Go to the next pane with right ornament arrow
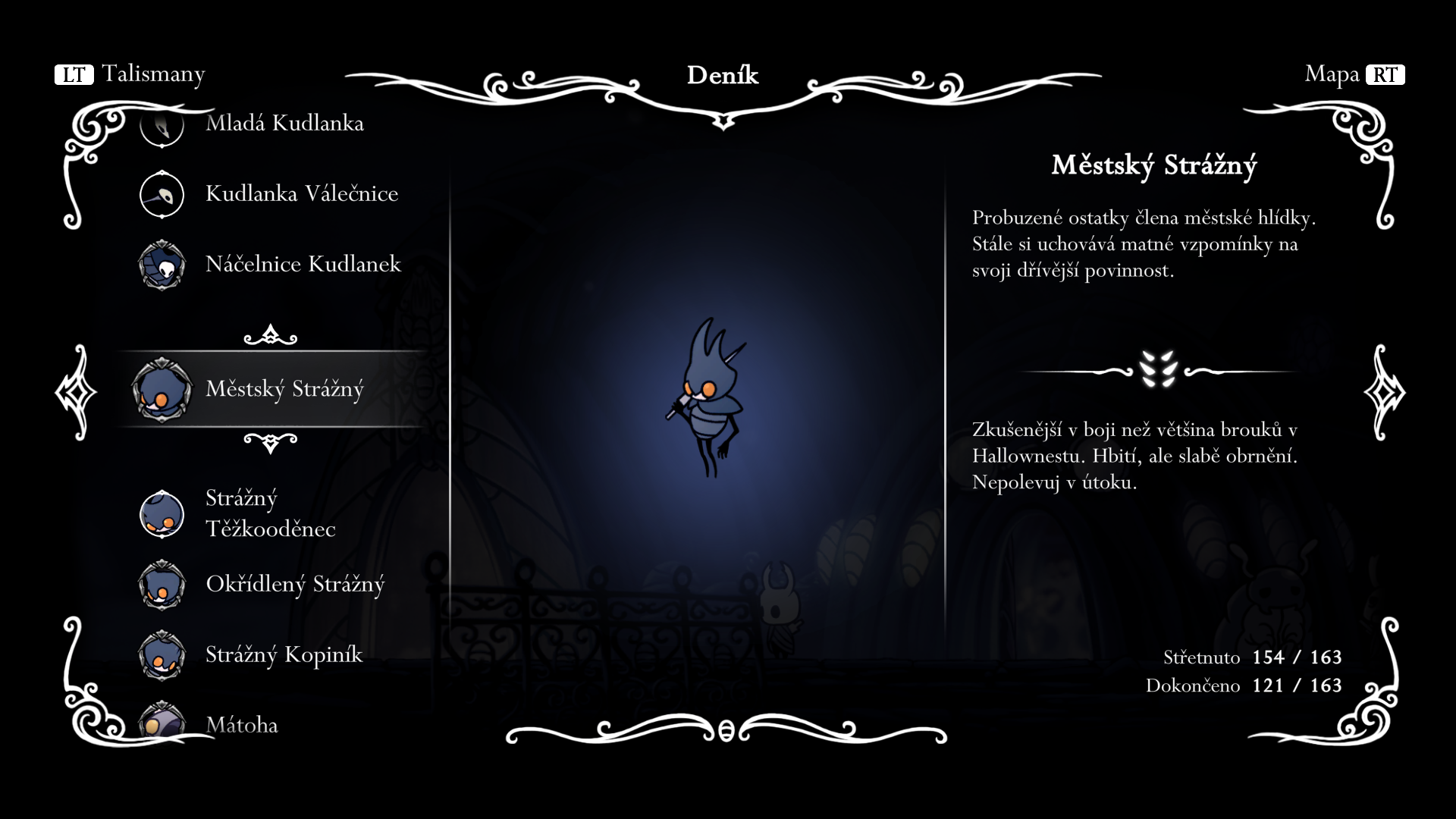 (x=1384, y=392)
